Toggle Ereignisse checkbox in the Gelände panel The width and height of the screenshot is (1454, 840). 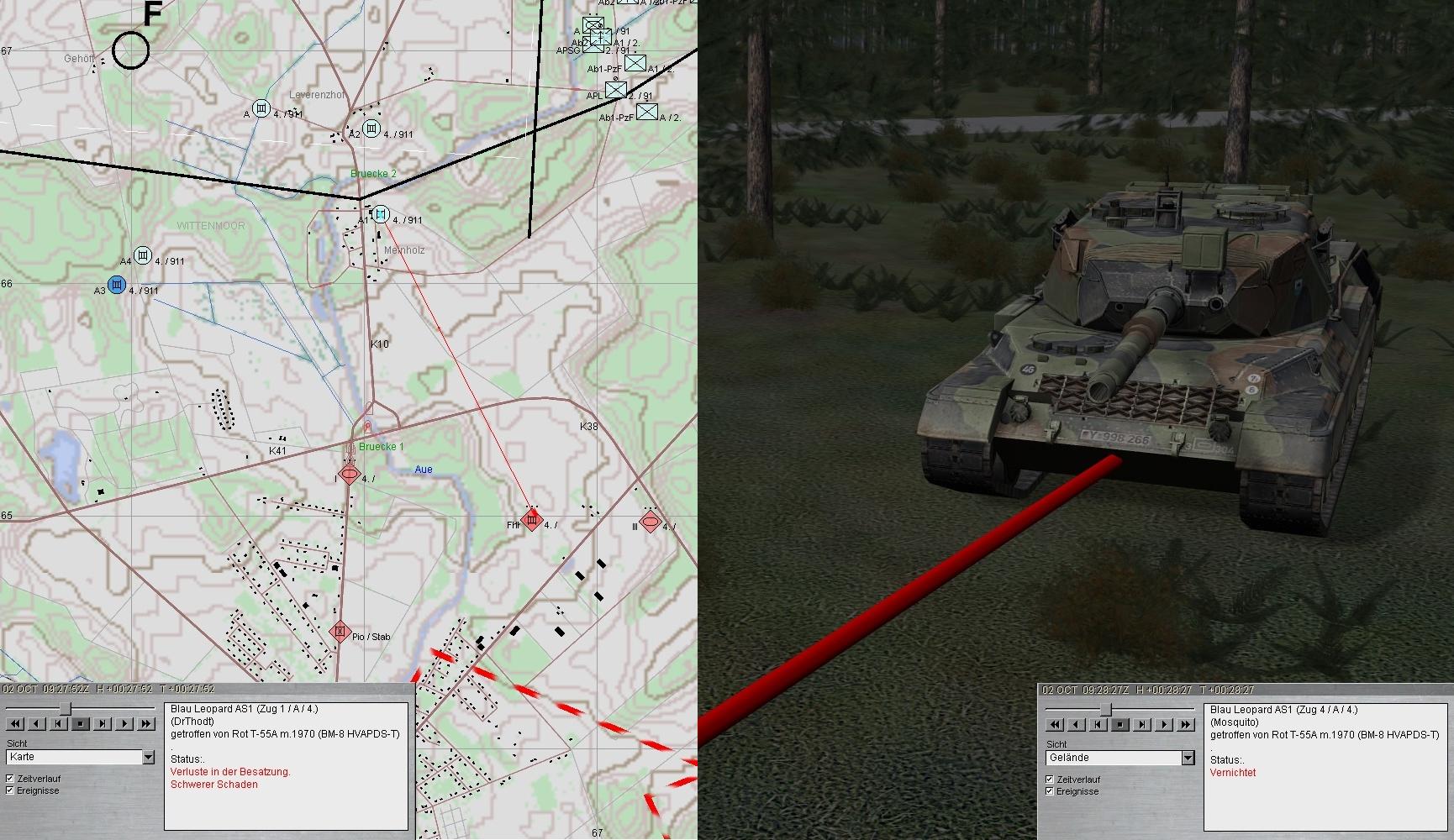(1050, 791)
